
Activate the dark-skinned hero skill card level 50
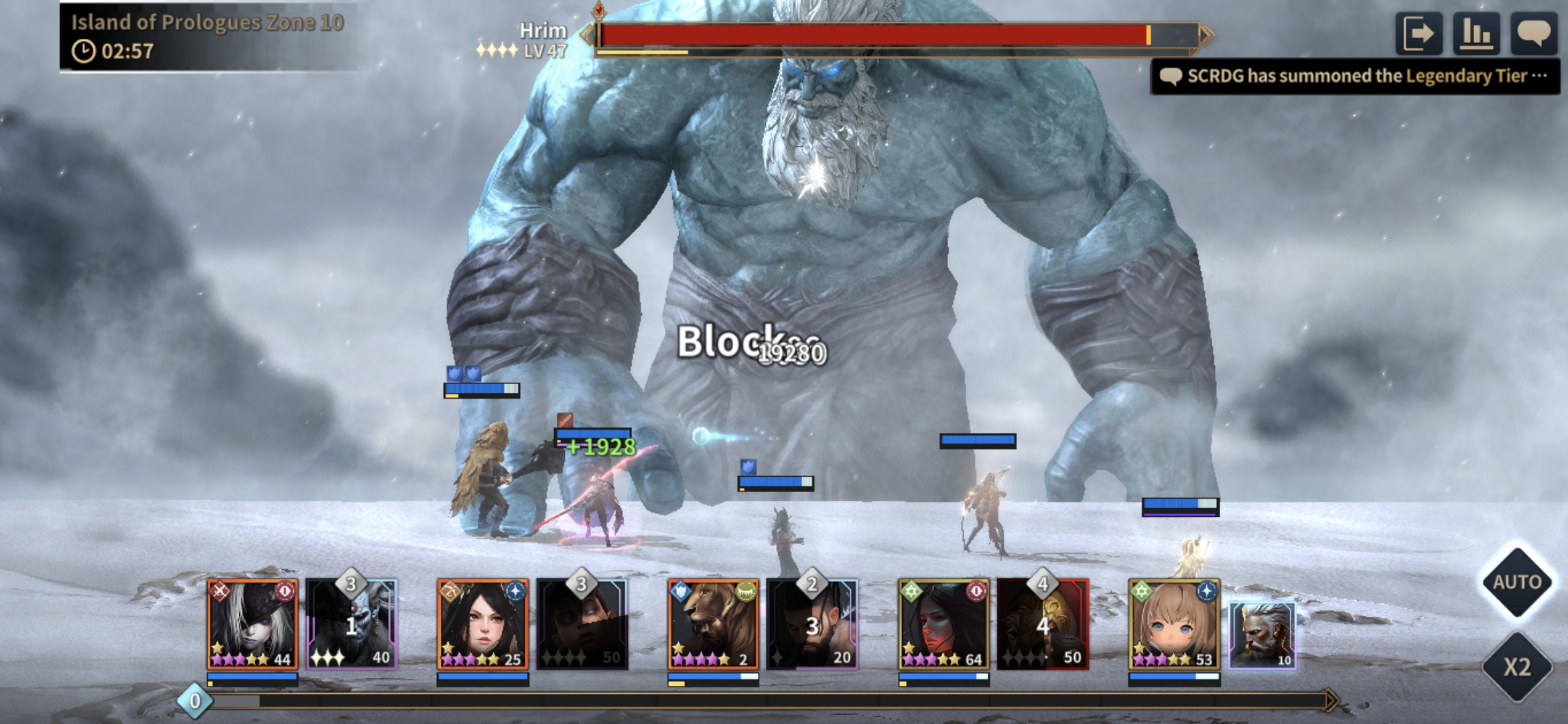(x=582, y=625)
